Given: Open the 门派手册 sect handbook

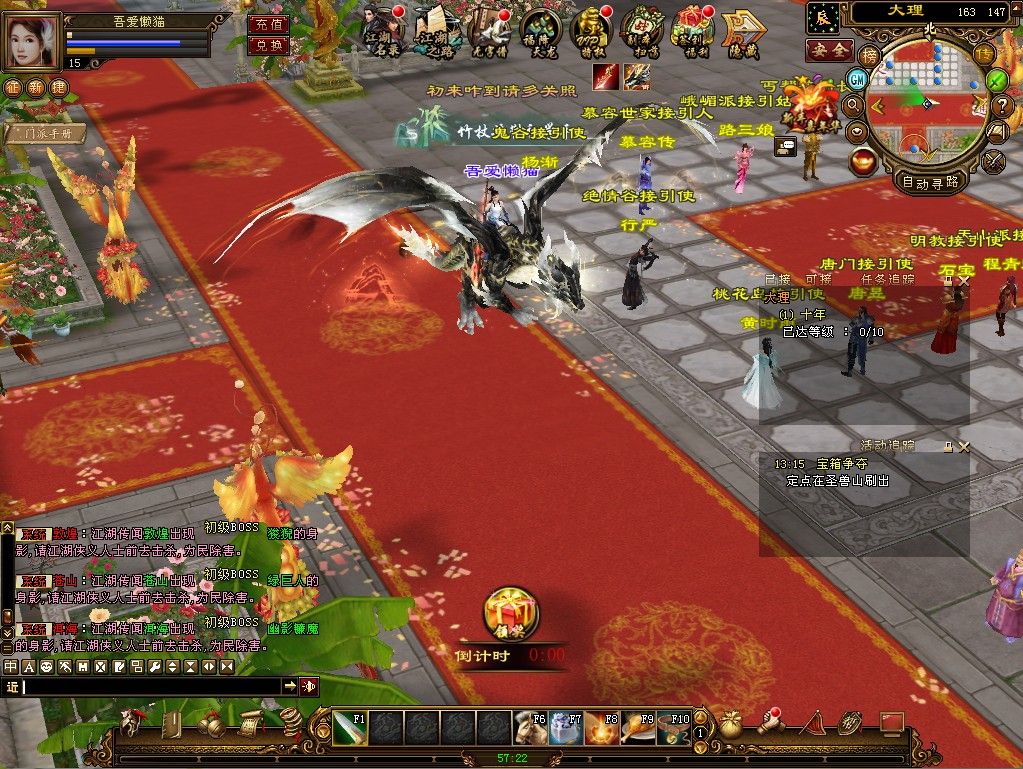Looking at the screenshot, I should pos(46,132).
